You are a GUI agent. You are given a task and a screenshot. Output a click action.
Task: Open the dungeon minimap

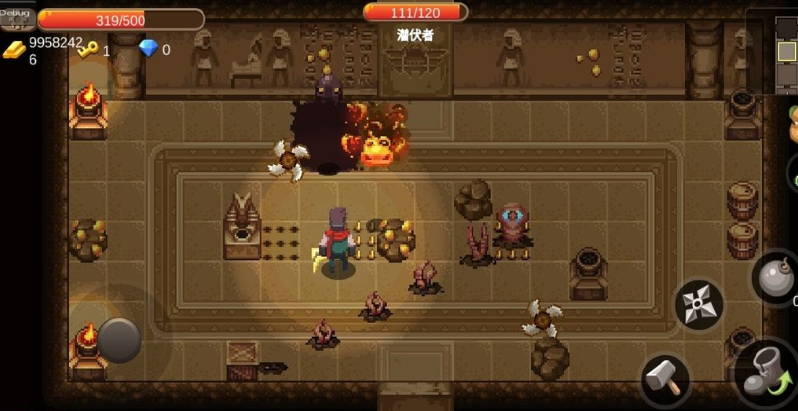[774, 50]
